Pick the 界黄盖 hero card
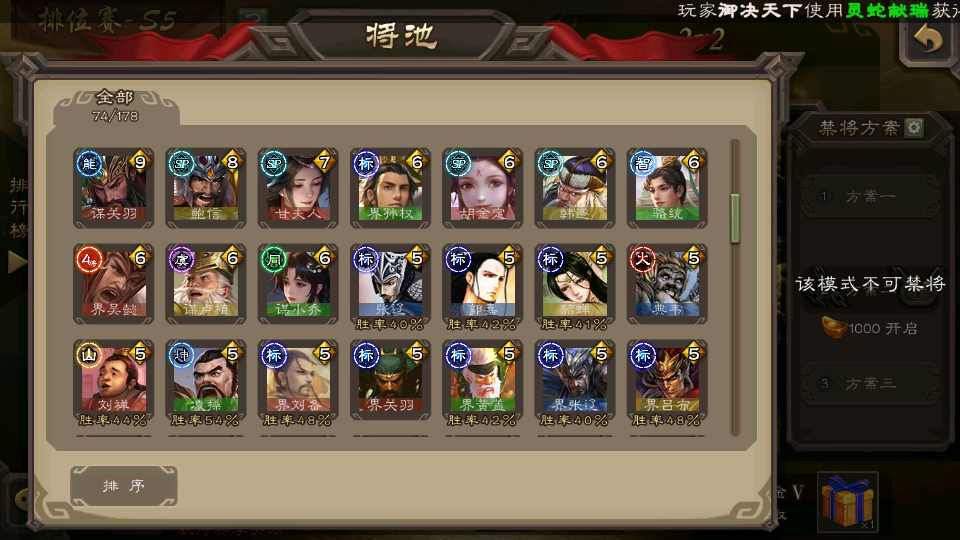The height and width of the screenshot is (540, 960). [x=482, y=380]
